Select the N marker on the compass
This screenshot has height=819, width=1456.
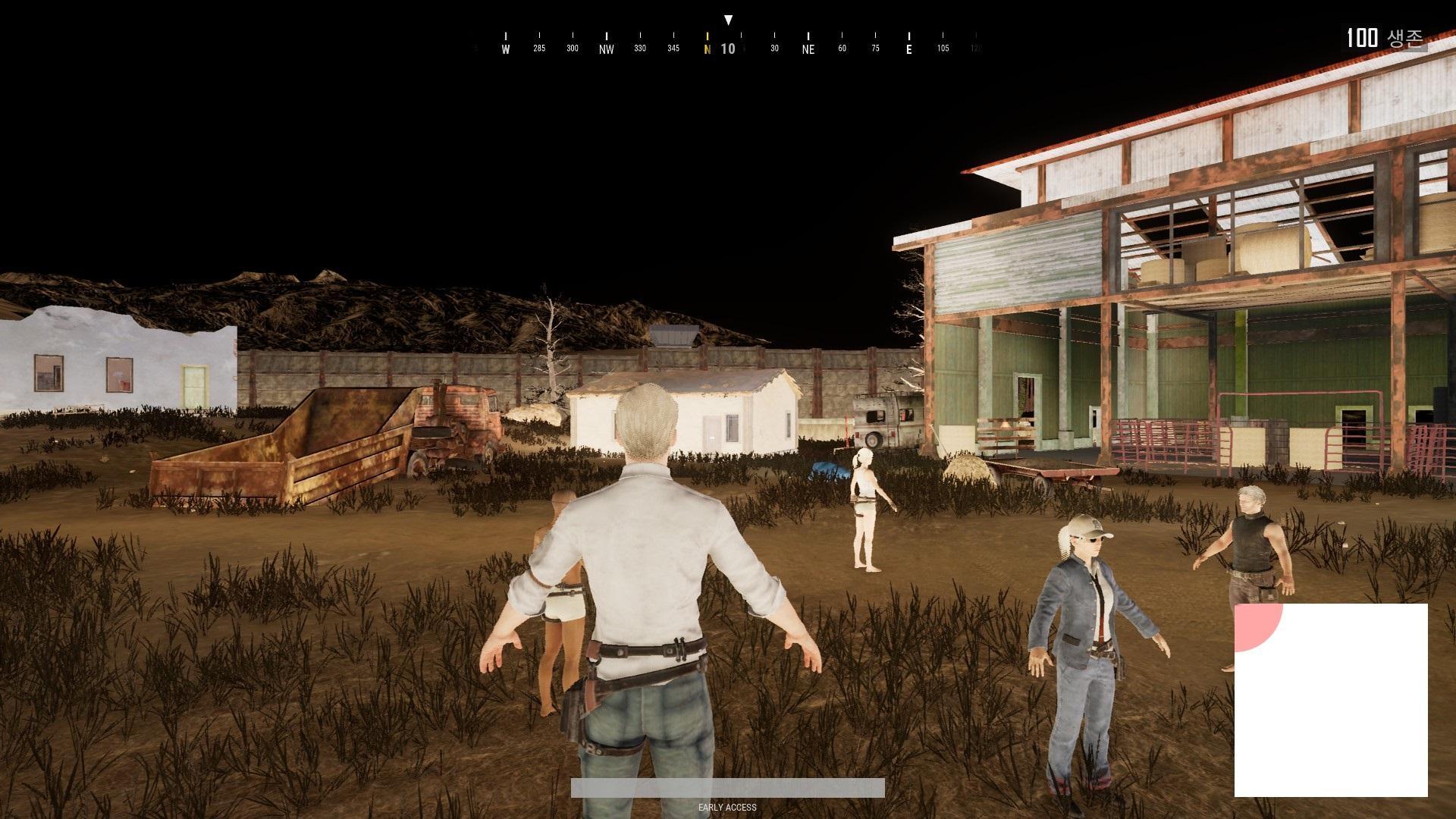(708, 47)
